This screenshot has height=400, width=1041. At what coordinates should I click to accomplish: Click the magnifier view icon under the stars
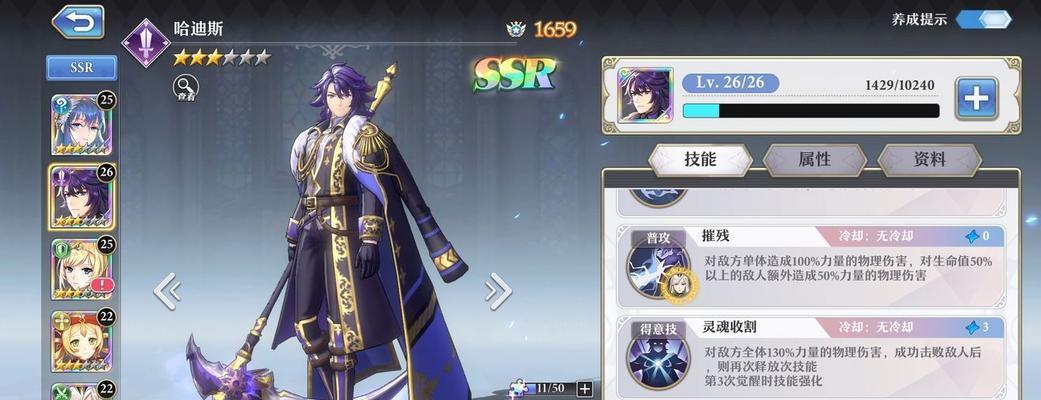pos(185,87)
